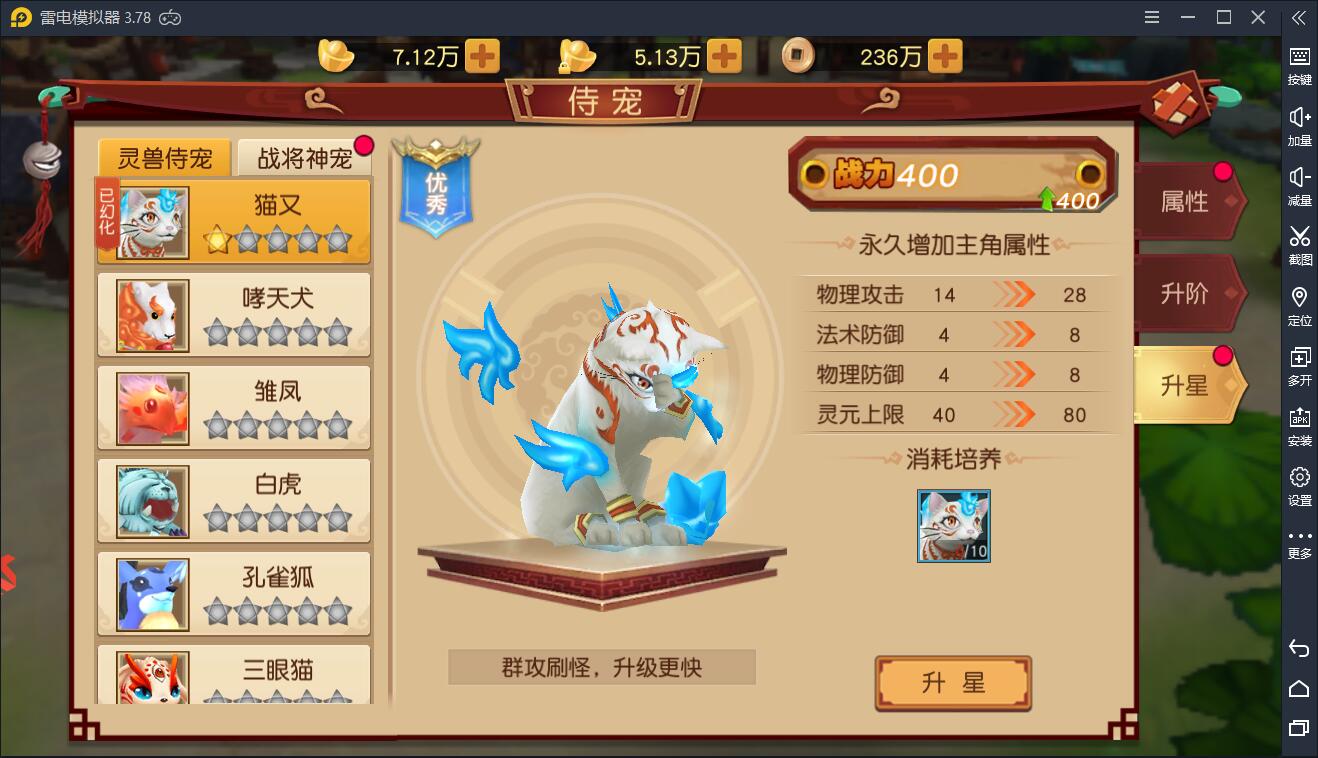Select 哮天犬 from the pet list
The height and width of the screenshot is (758, 1318).
[234, 314]
